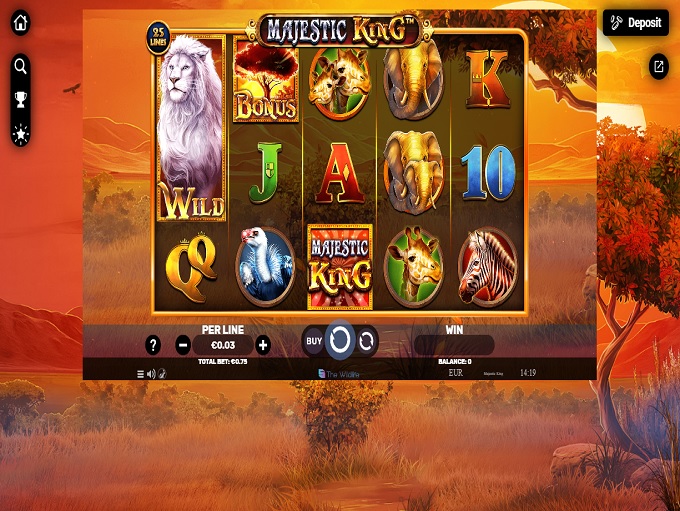Toggle sound with the speaker icon
Image resolution: width=680 pixels, height=511 pixels.
click(x=151, y=374)
